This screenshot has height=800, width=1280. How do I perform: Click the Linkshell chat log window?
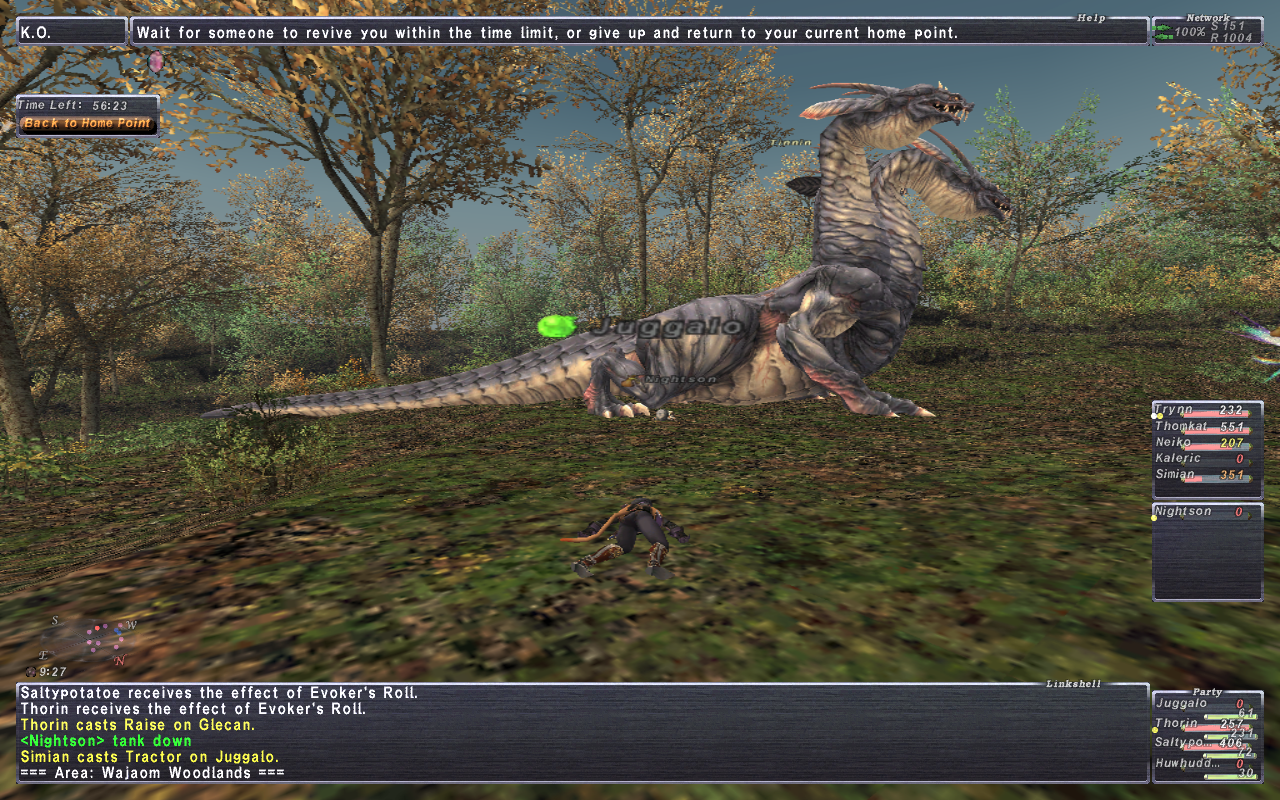pyautogui.click(x=582, y=733)
